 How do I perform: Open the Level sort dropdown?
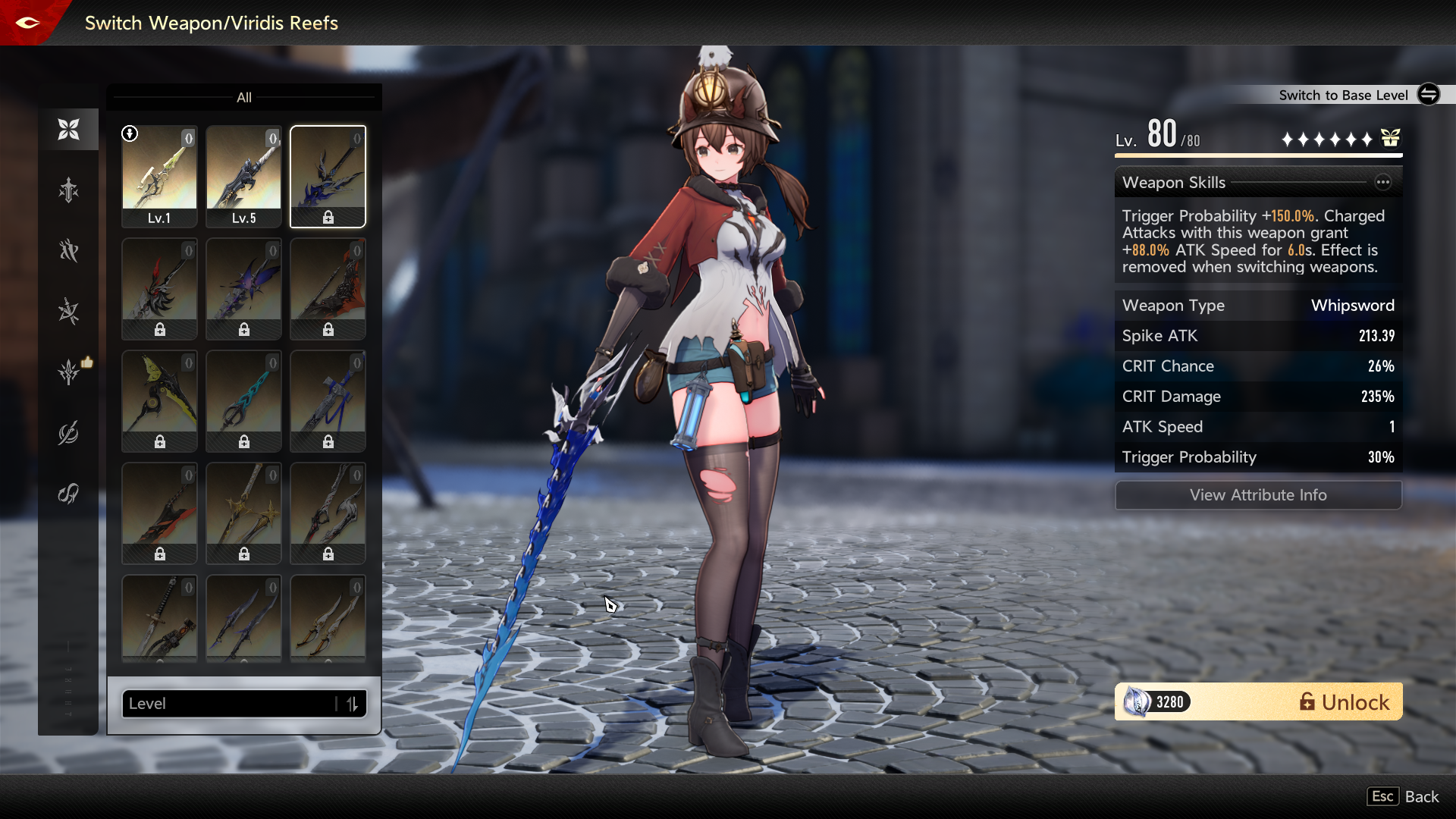227,704
